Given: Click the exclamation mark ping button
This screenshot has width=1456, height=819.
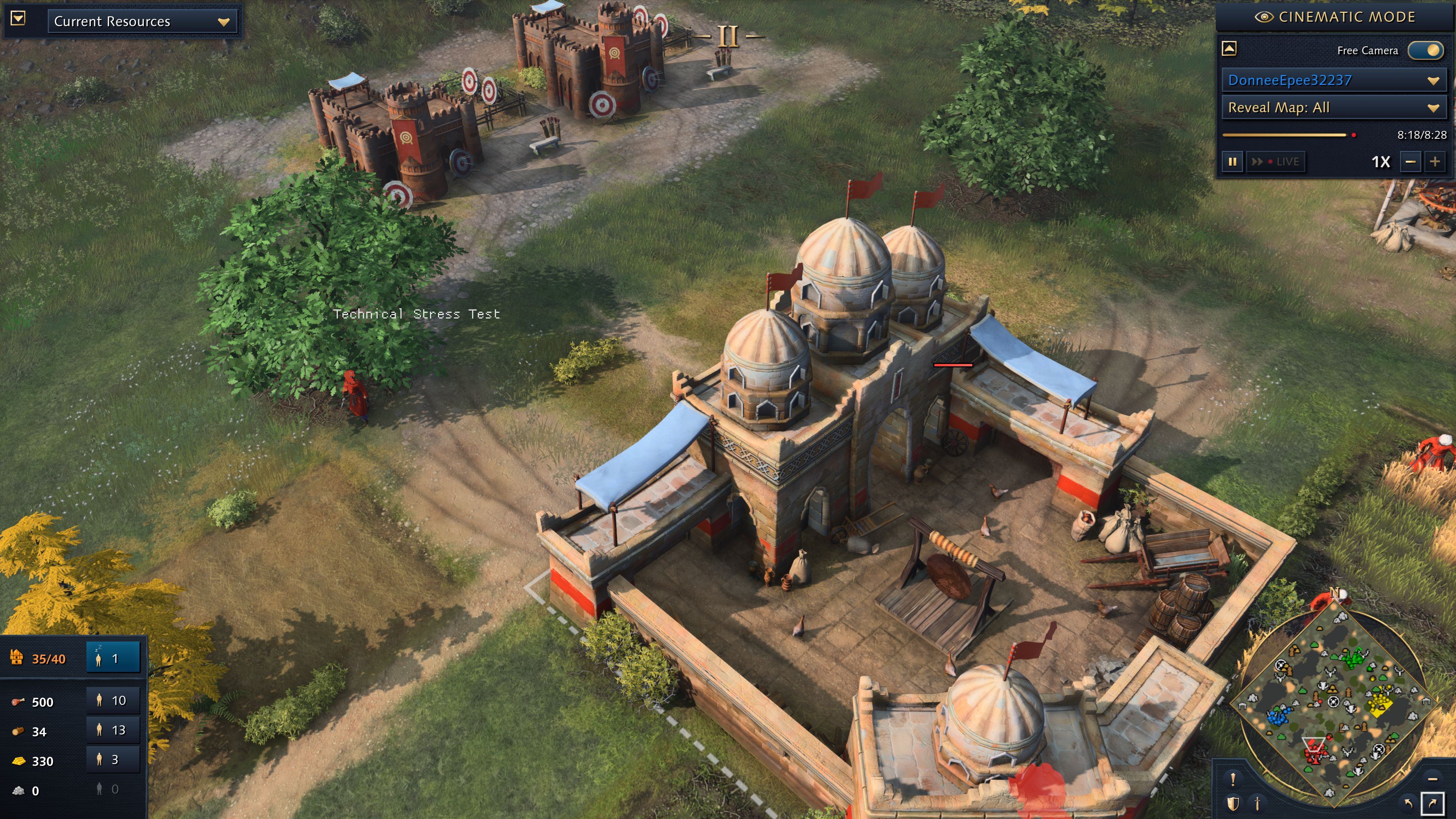Looking at the screenshot, I should pos(1233,780).
